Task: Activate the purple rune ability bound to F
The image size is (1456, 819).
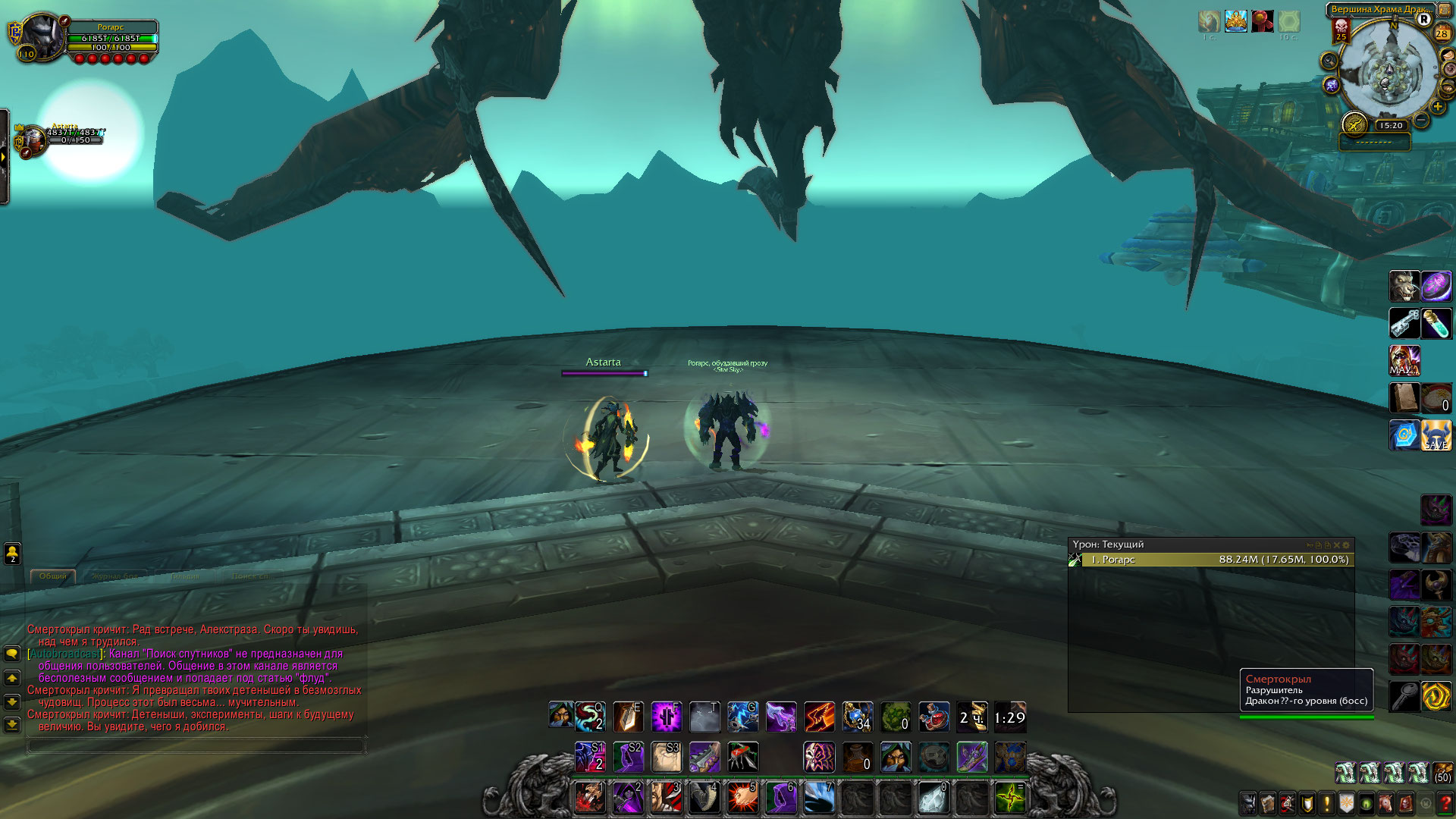Action: point(666,717)
